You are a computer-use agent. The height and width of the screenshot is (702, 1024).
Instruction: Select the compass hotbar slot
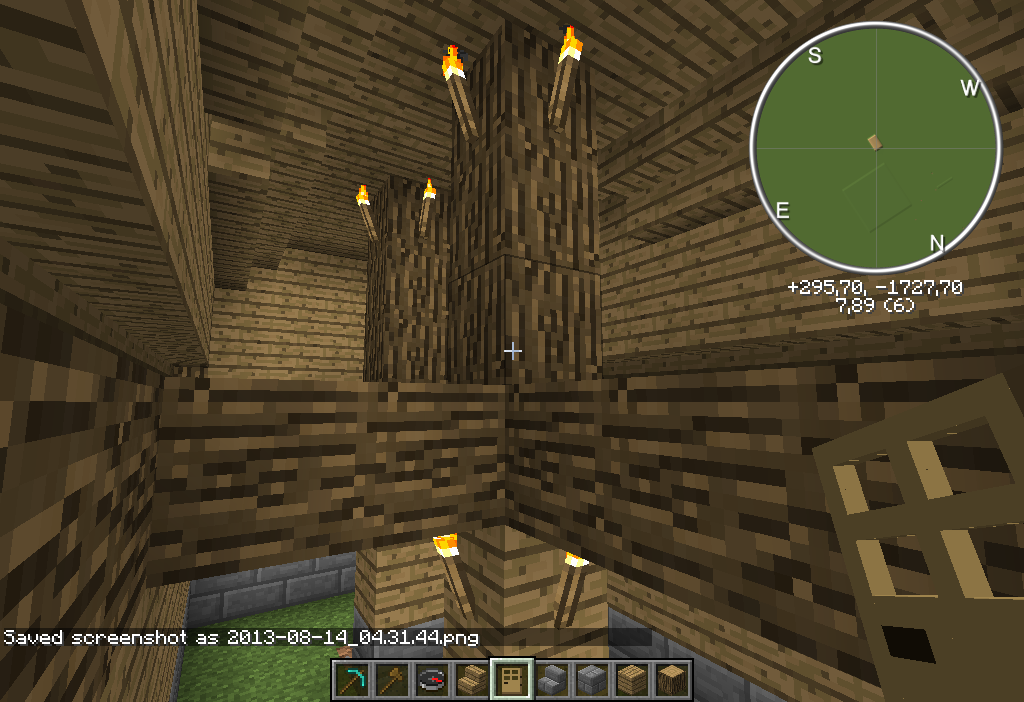(x=432, y=680)
